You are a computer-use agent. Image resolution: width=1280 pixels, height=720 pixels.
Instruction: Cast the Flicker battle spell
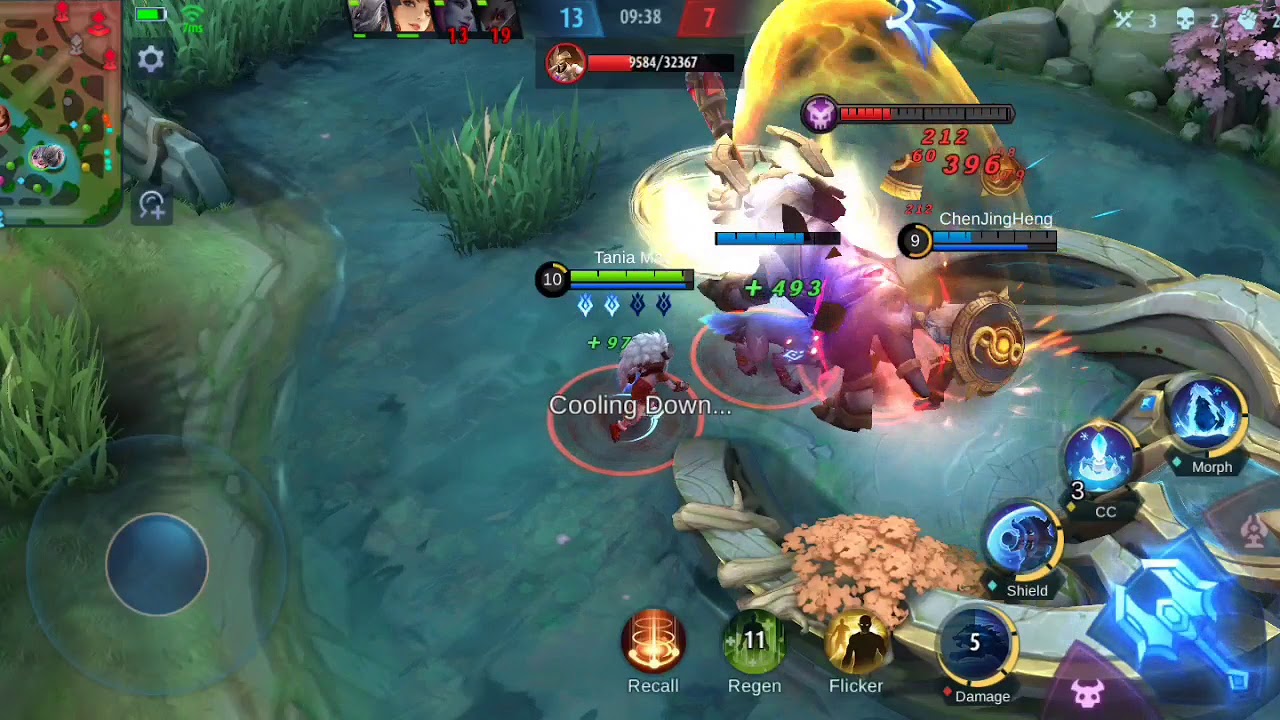pos(856,641)
